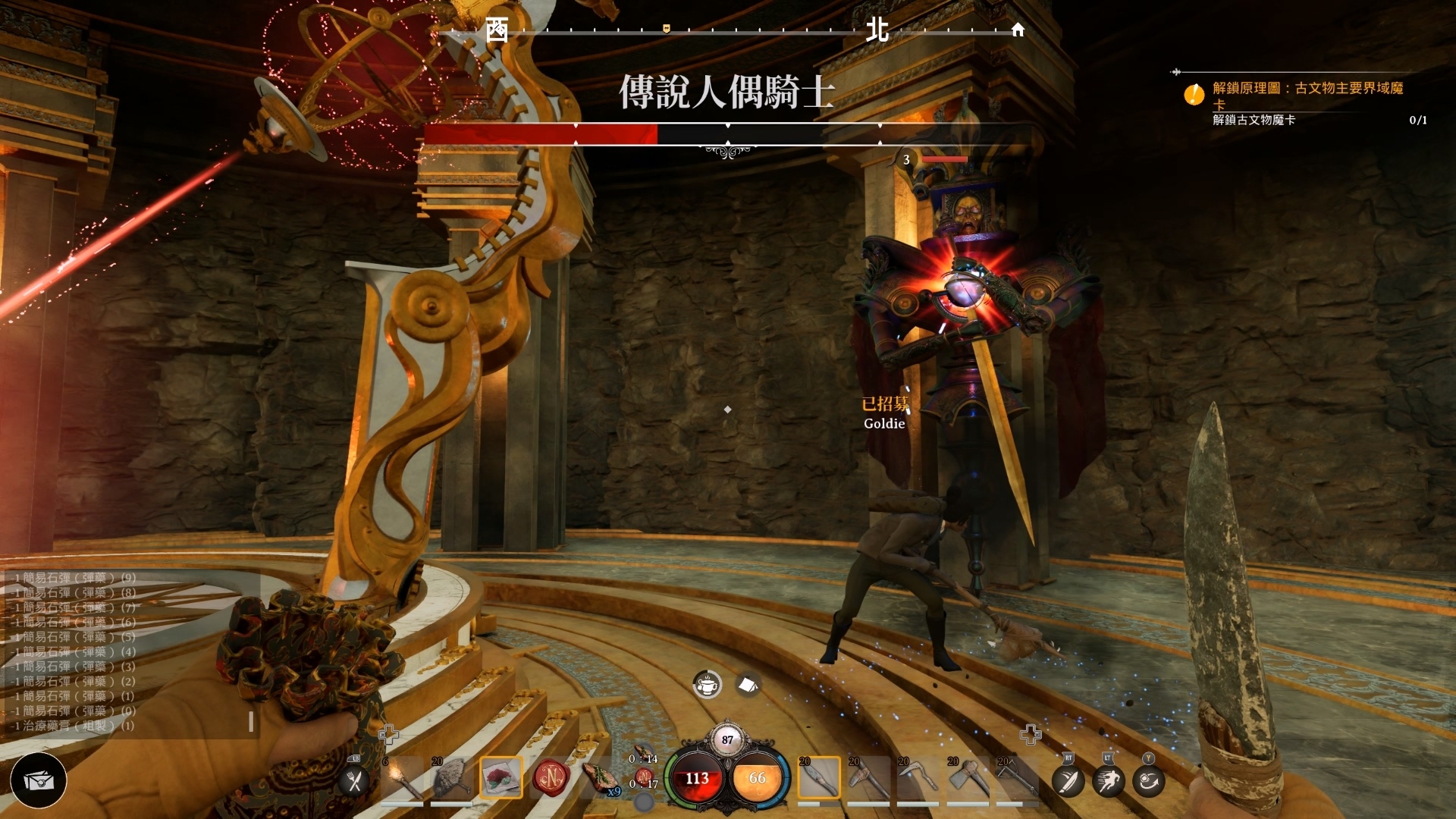Click the RT melee attack icon
The image size is (1456, 819).
[x=1068, y=781]
